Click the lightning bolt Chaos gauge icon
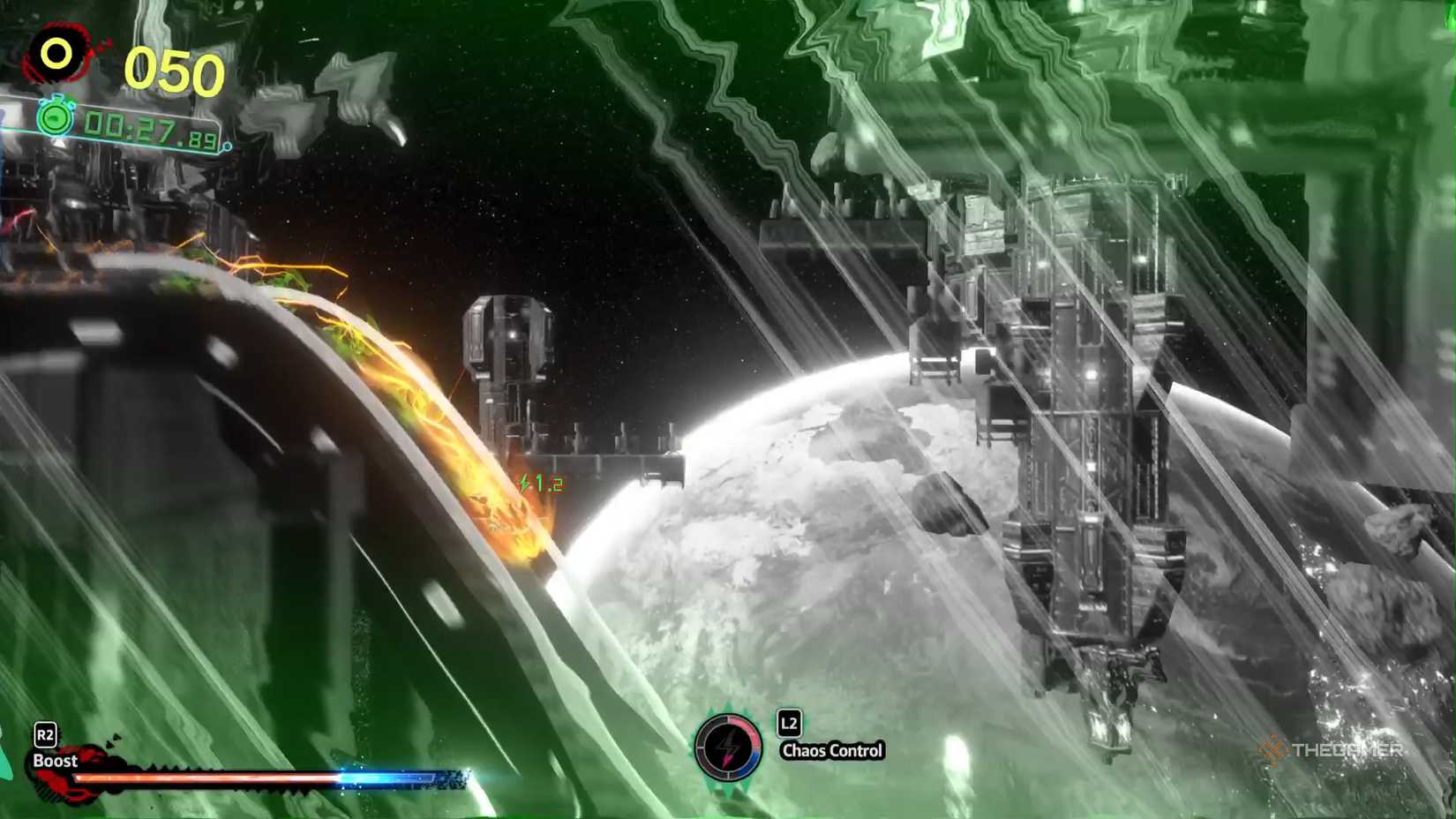This screenshot has width=1456, height=819. pyautogui.click(x=729, y=748)
